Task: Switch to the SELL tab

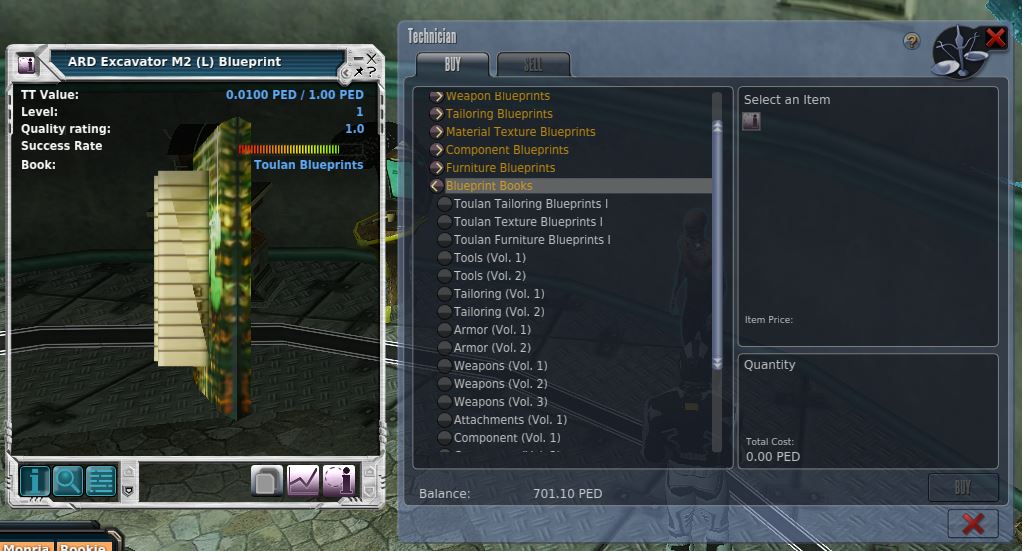Action: [x=533, y=65]
